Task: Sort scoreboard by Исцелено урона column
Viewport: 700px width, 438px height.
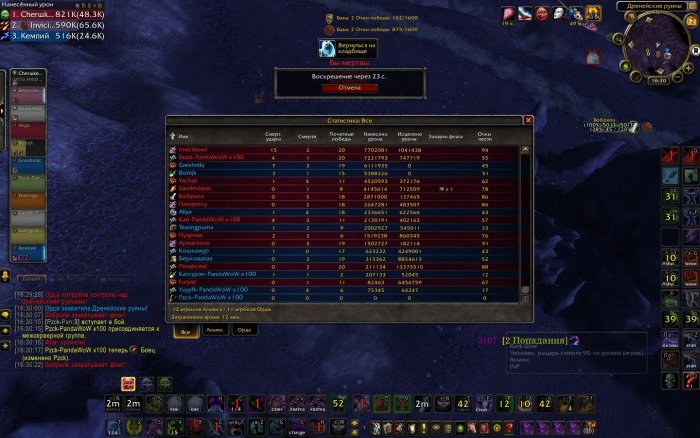Action: click(x=410, y=138)
